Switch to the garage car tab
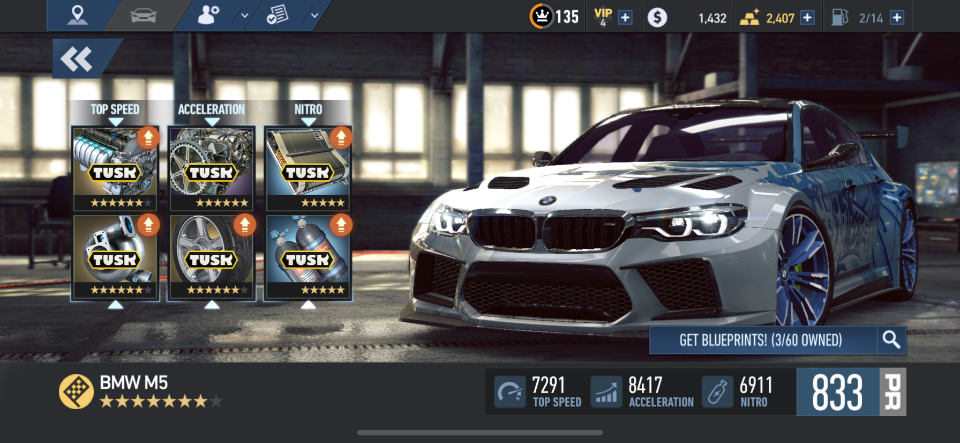 coord(144,16)
